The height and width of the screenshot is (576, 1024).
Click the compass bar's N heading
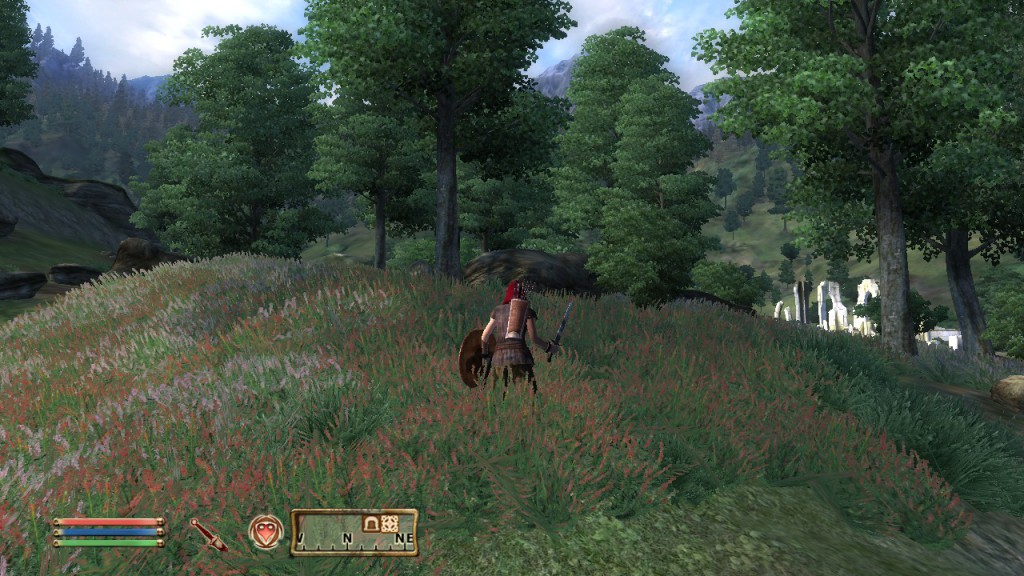point(348,540)
